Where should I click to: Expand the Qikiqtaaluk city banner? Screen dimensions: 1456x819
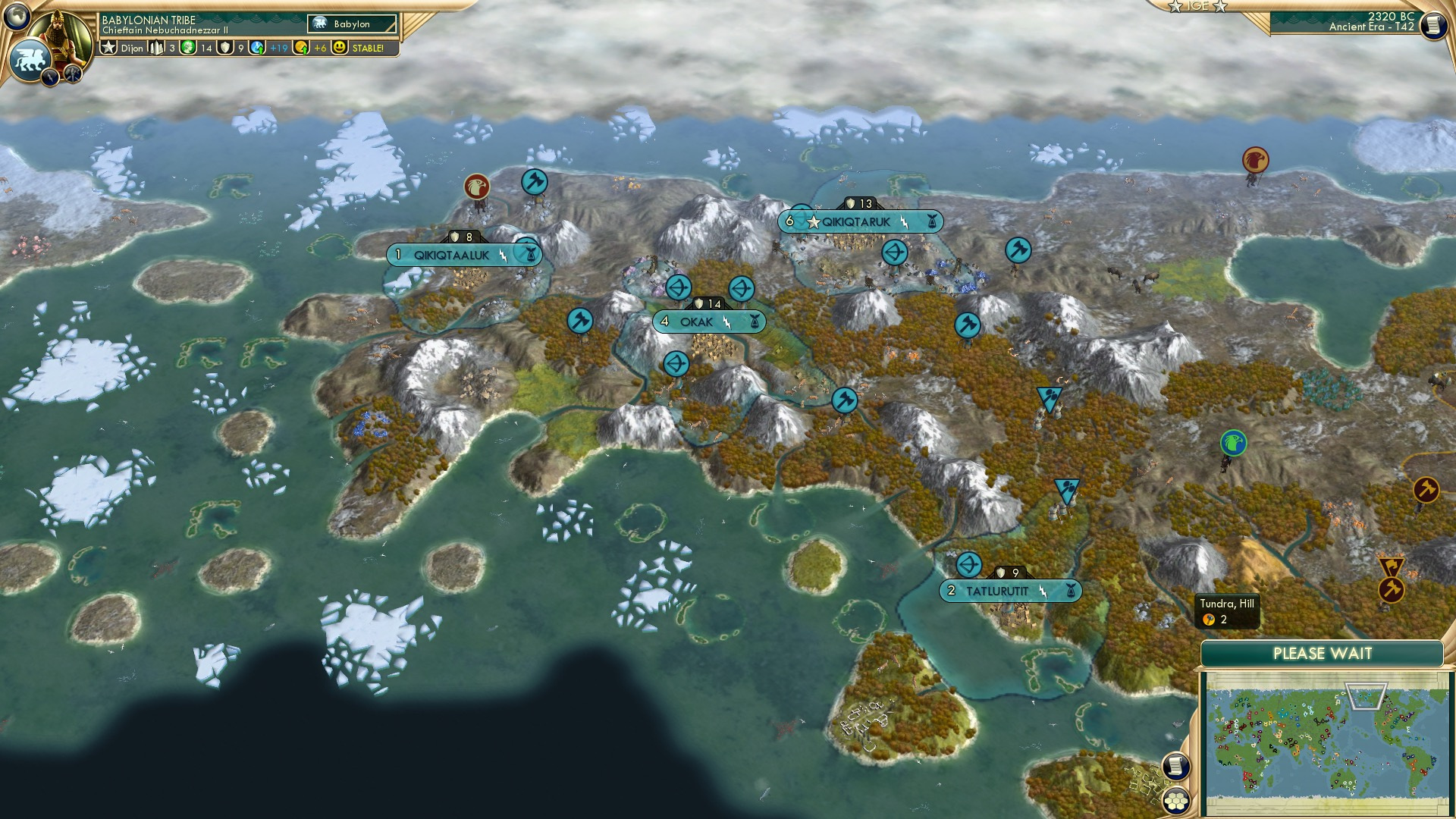(x=450, y=255)
